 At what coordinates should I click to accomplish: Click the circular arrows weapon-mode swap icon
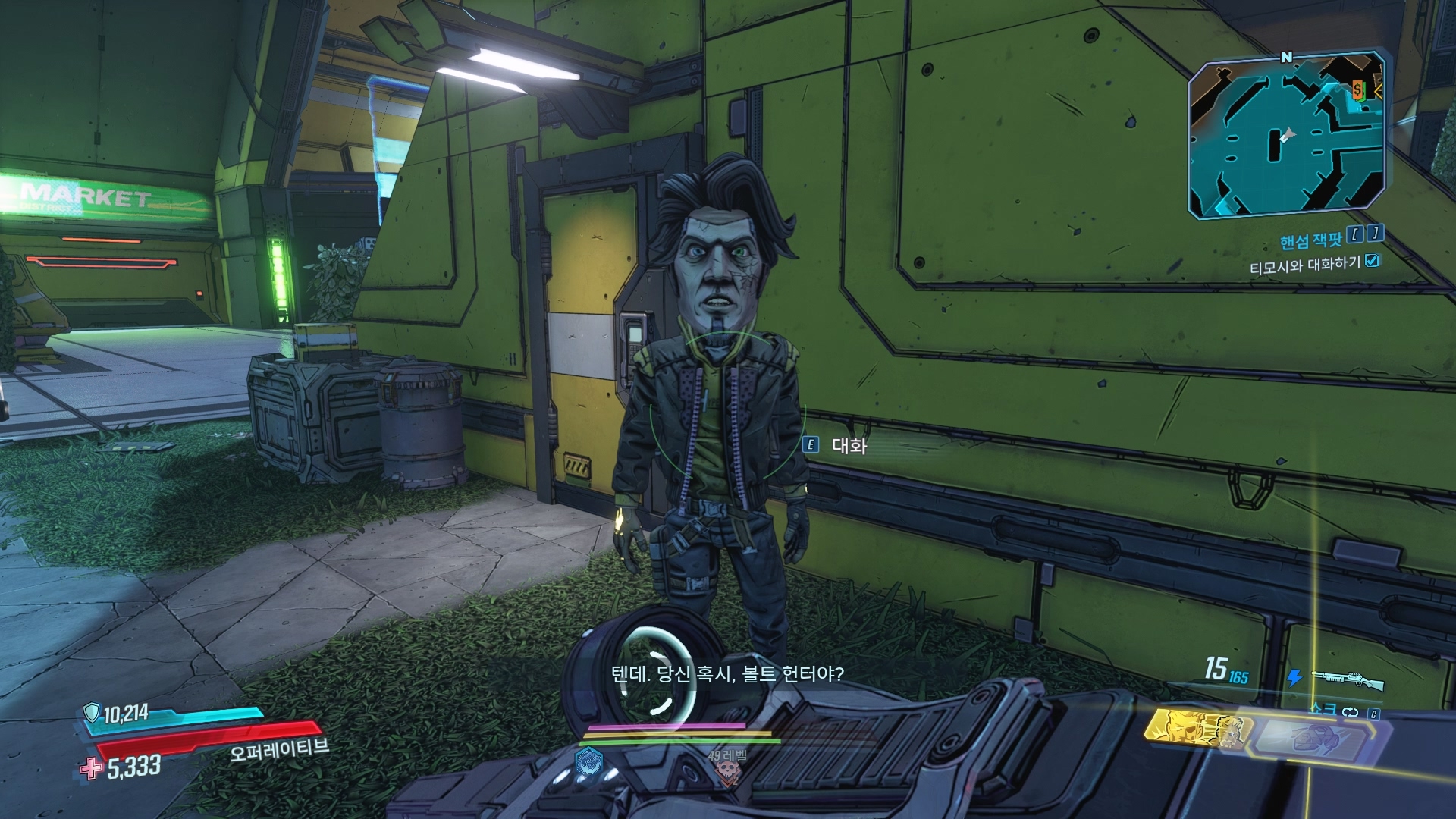tap(1350, 712)
